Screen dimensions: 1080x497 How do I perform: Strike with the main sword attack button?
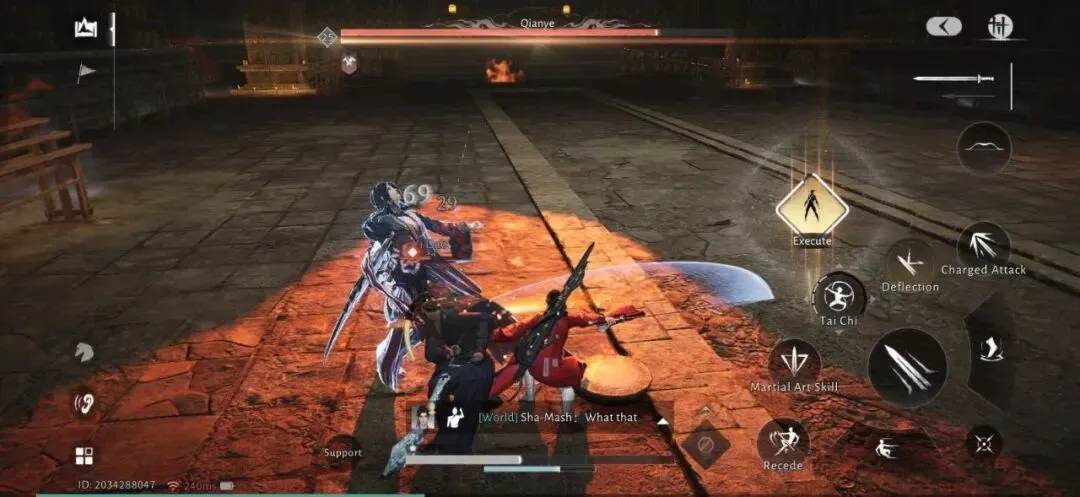[x=906, y=367]
